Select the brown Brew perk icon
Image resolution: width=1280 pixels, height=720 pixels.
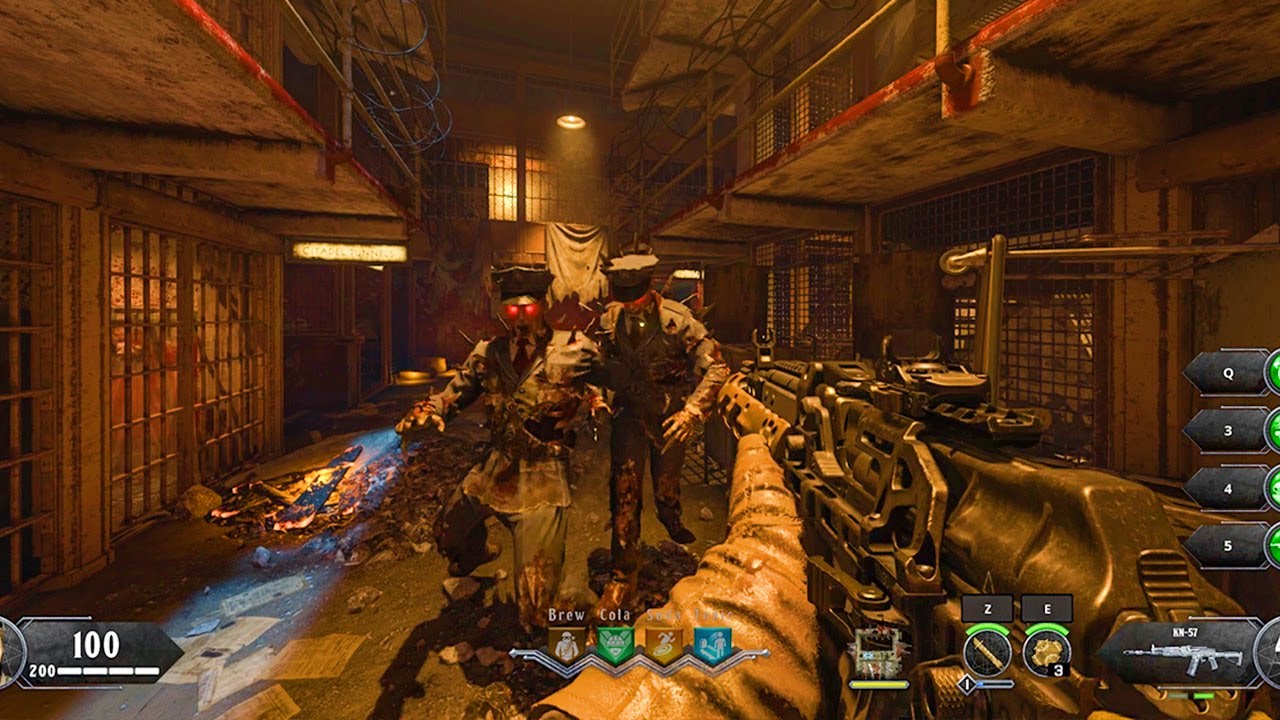(x=567, y=646)
